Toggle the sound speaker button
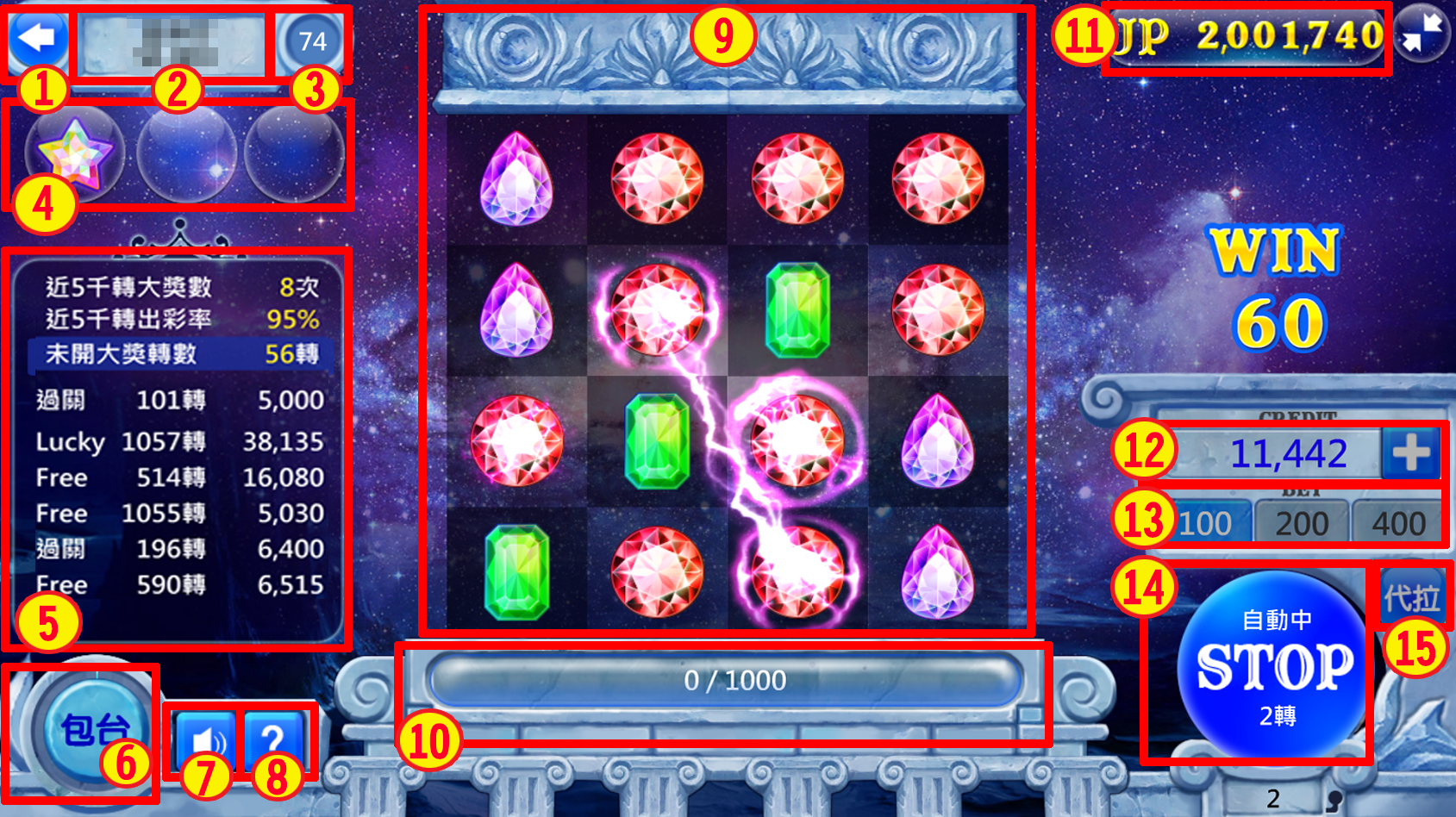1456x817 pixels. coord(205,739)
